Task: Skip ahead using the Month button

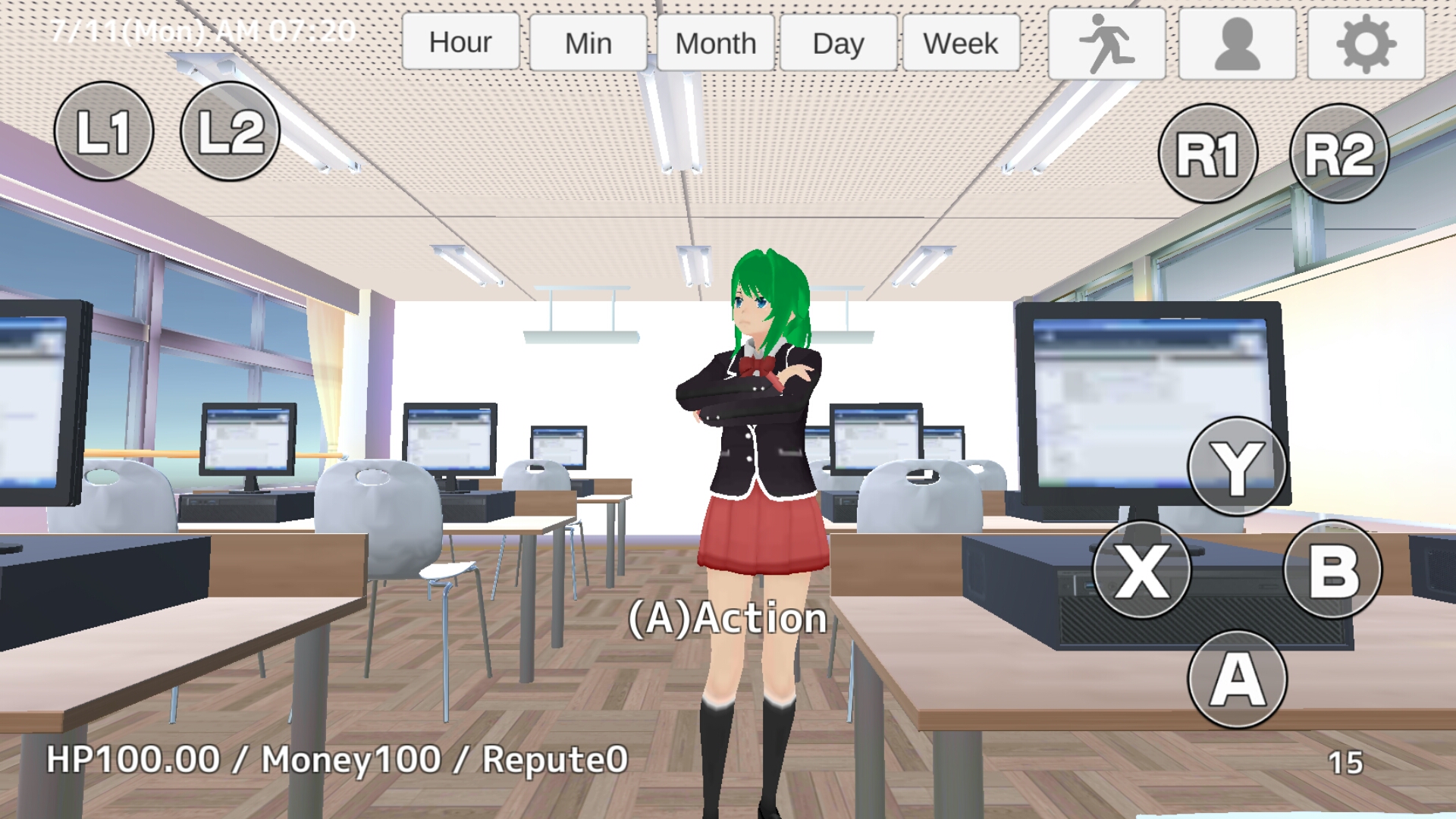Action: tap(715, 42)
